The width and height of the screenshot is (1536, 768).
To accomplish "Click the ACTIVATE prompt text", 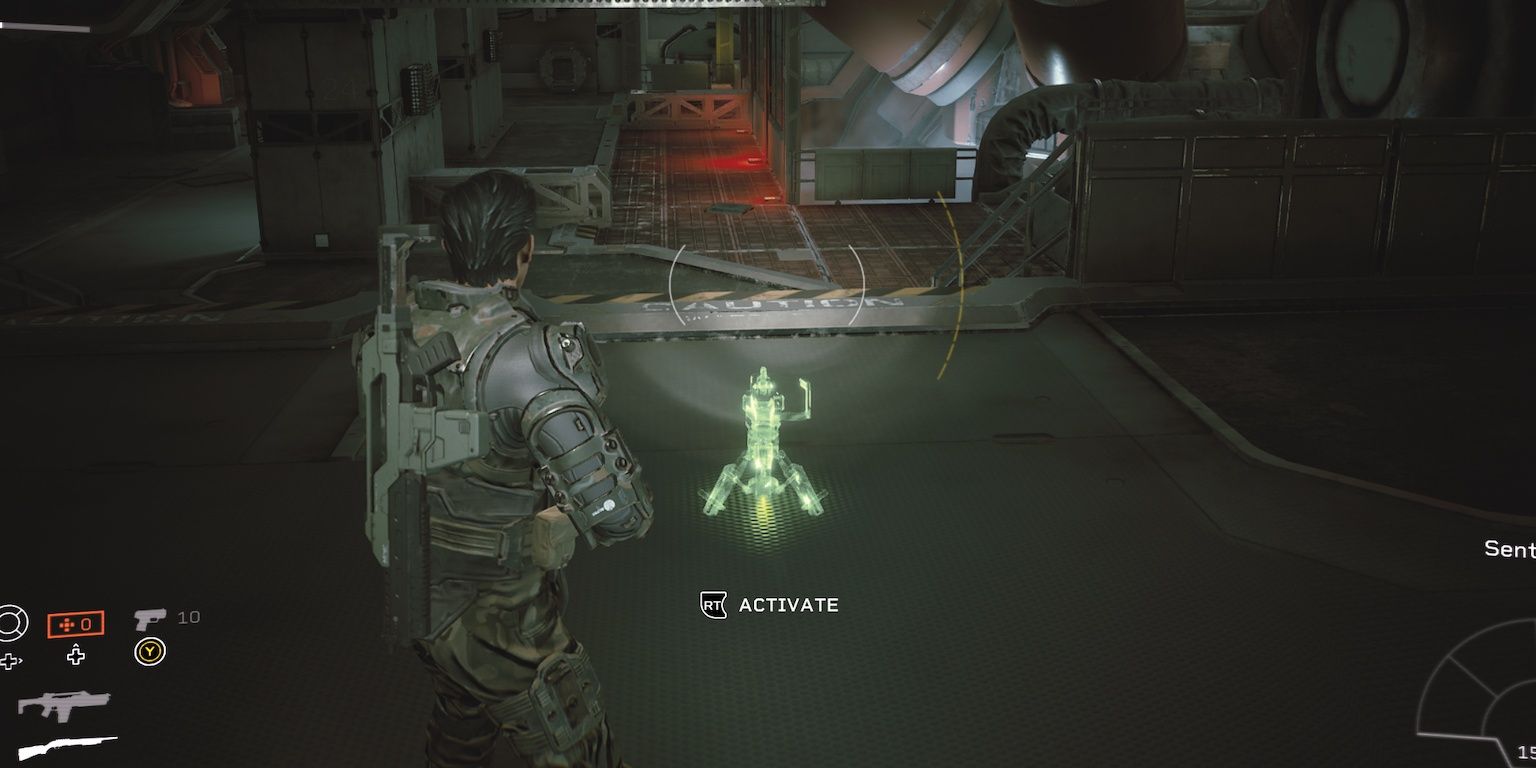I will coord(787,604).
